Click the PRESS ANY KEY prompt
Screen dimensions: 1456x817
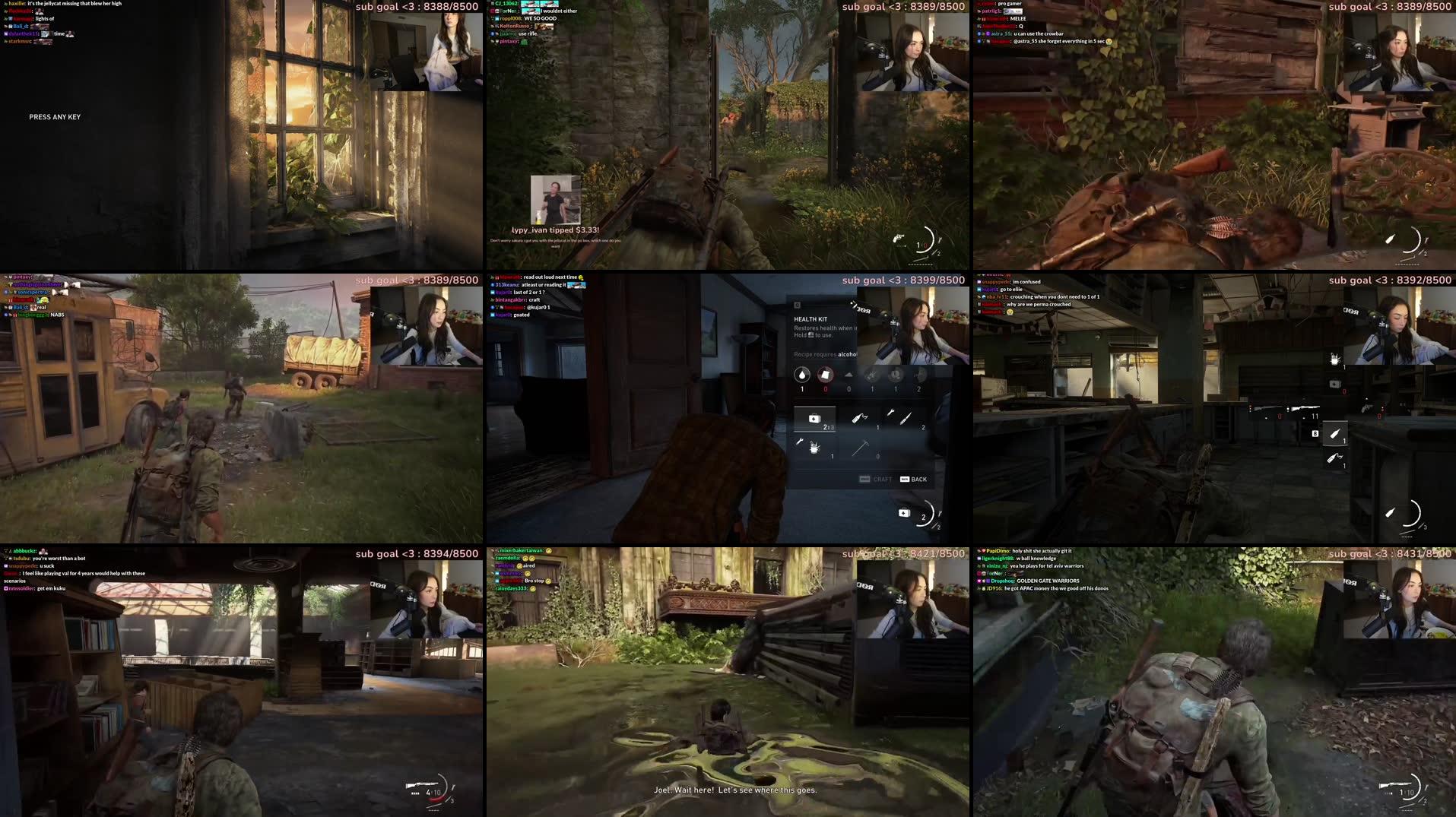pyautogui.click(x=55, y=116)
